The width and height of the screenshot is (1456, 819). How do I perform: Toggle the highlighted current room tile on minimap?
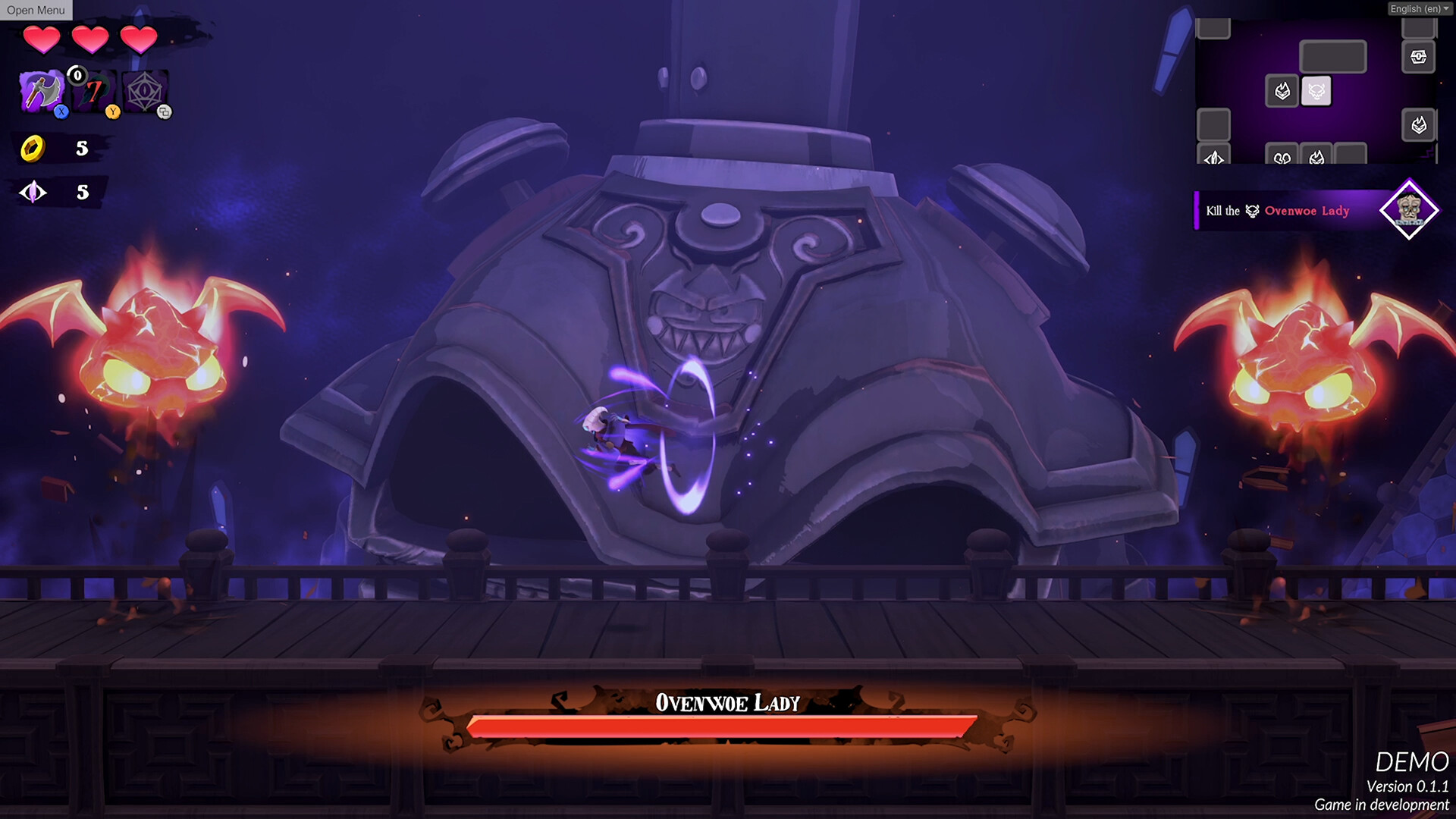pyautogui.click(x=1316, y=91)
